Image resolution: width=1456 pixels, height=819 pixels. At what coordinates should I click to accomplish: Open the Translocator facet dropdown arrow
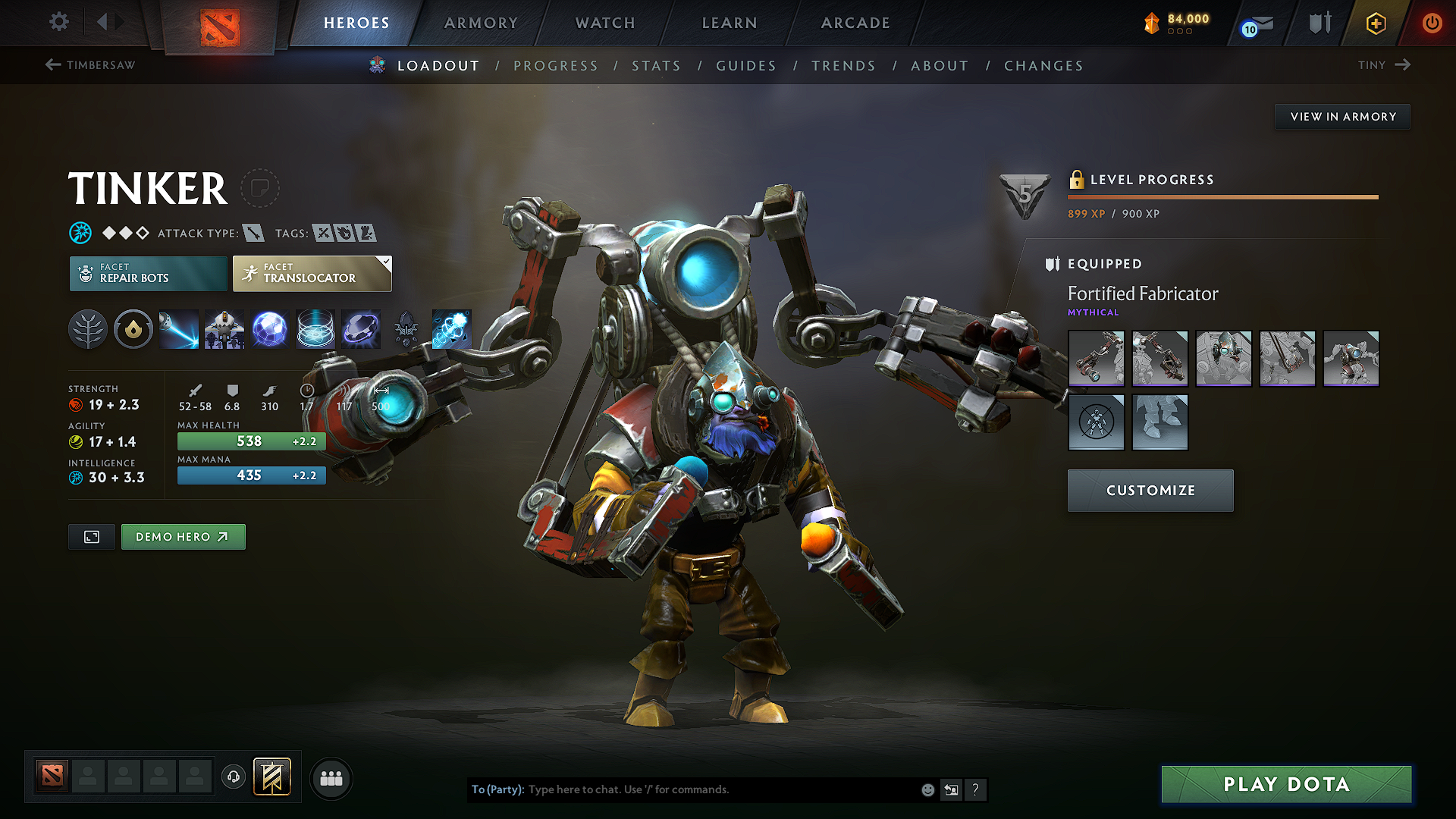pos(387,262)
